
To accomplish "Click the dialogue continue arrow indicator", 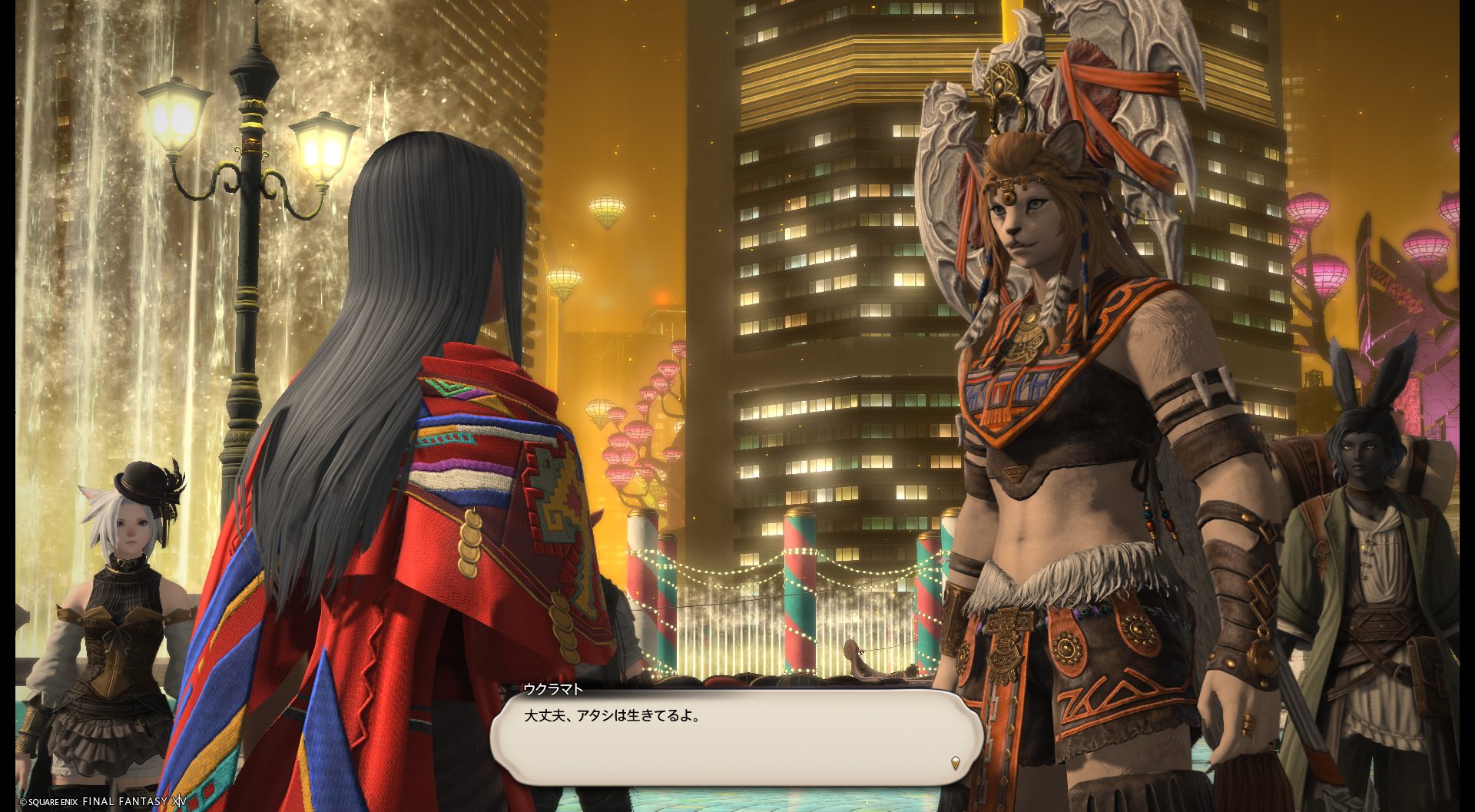I will [x=955, y=763].
